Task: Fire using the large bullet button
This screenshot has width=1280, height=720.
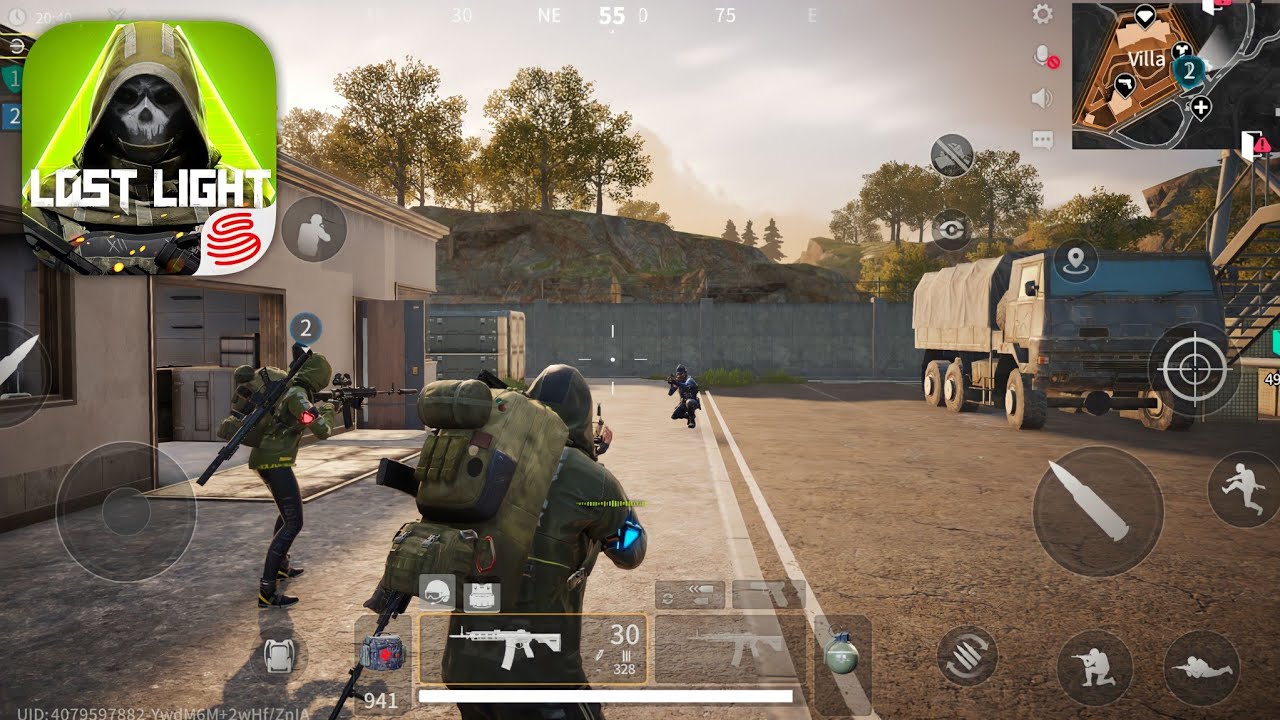Action: [1097, 510]
